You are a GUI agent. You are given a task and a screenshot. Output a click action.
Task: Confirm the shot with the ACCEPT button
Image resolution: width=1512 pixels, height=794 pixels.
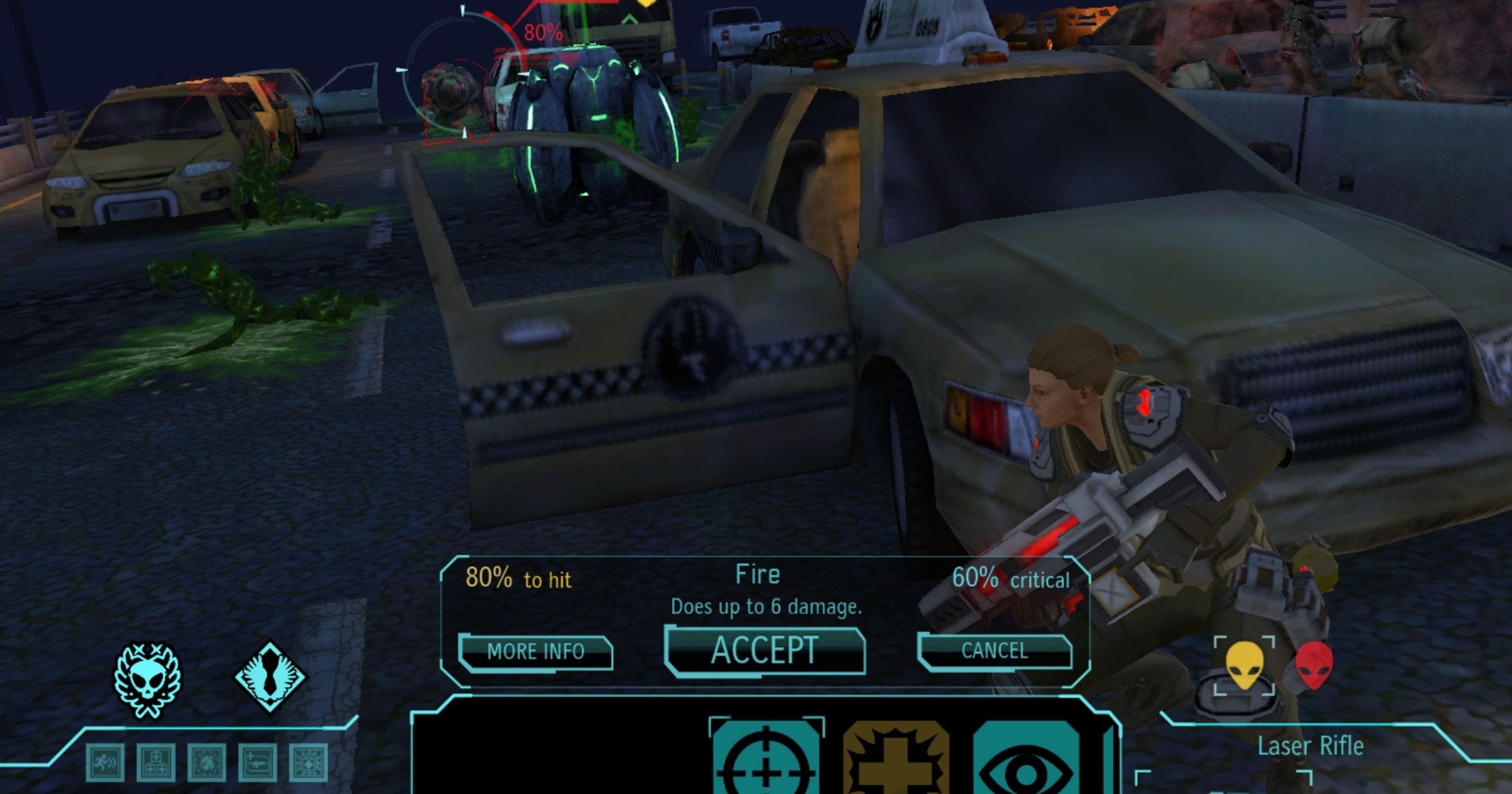point(764,651)
